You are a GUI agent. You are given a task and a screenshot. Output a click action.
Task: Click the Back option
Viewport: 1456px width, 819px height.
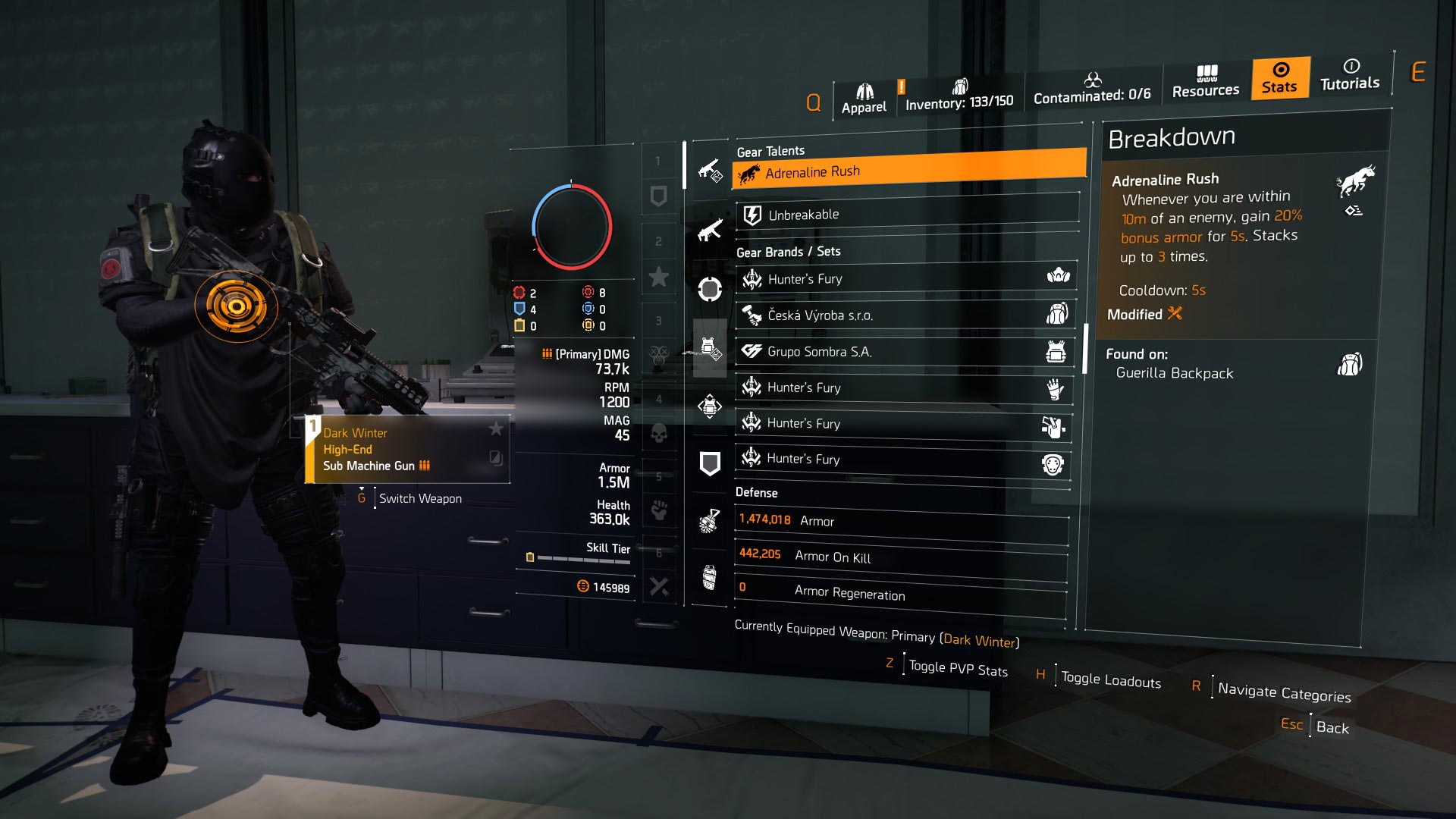click(x=1332, y=729)
